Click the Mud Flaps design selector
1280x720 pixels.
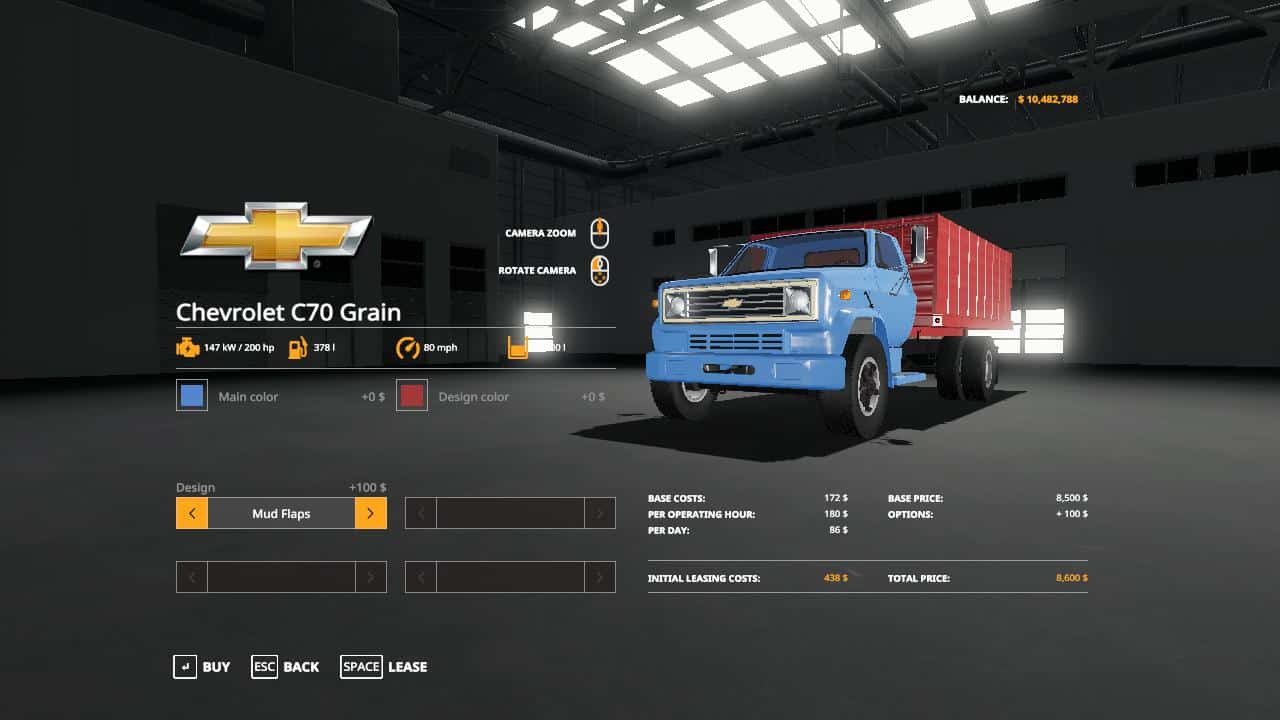click(x=281, y=514)
